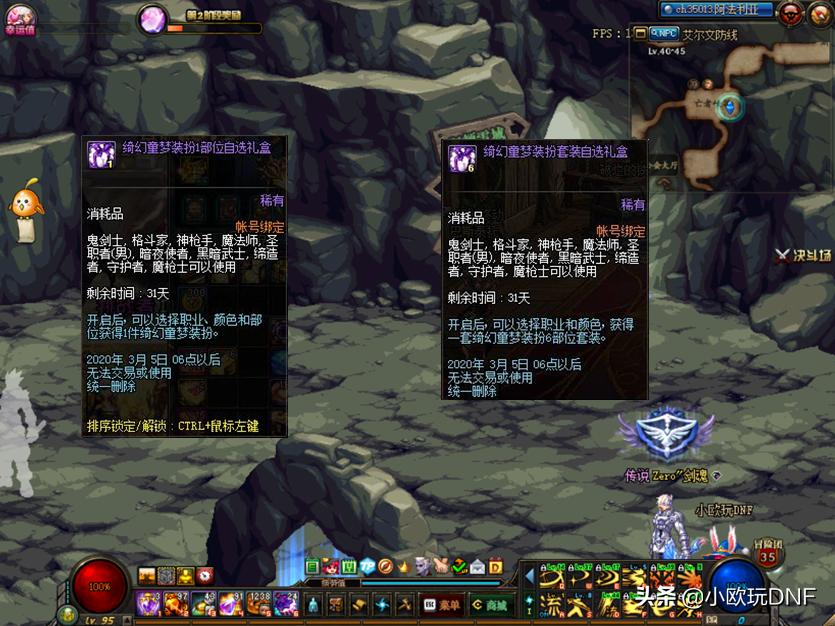Open the 商城 shop button
This screenshot has height=626, width=835.
(x=492, y=604)
